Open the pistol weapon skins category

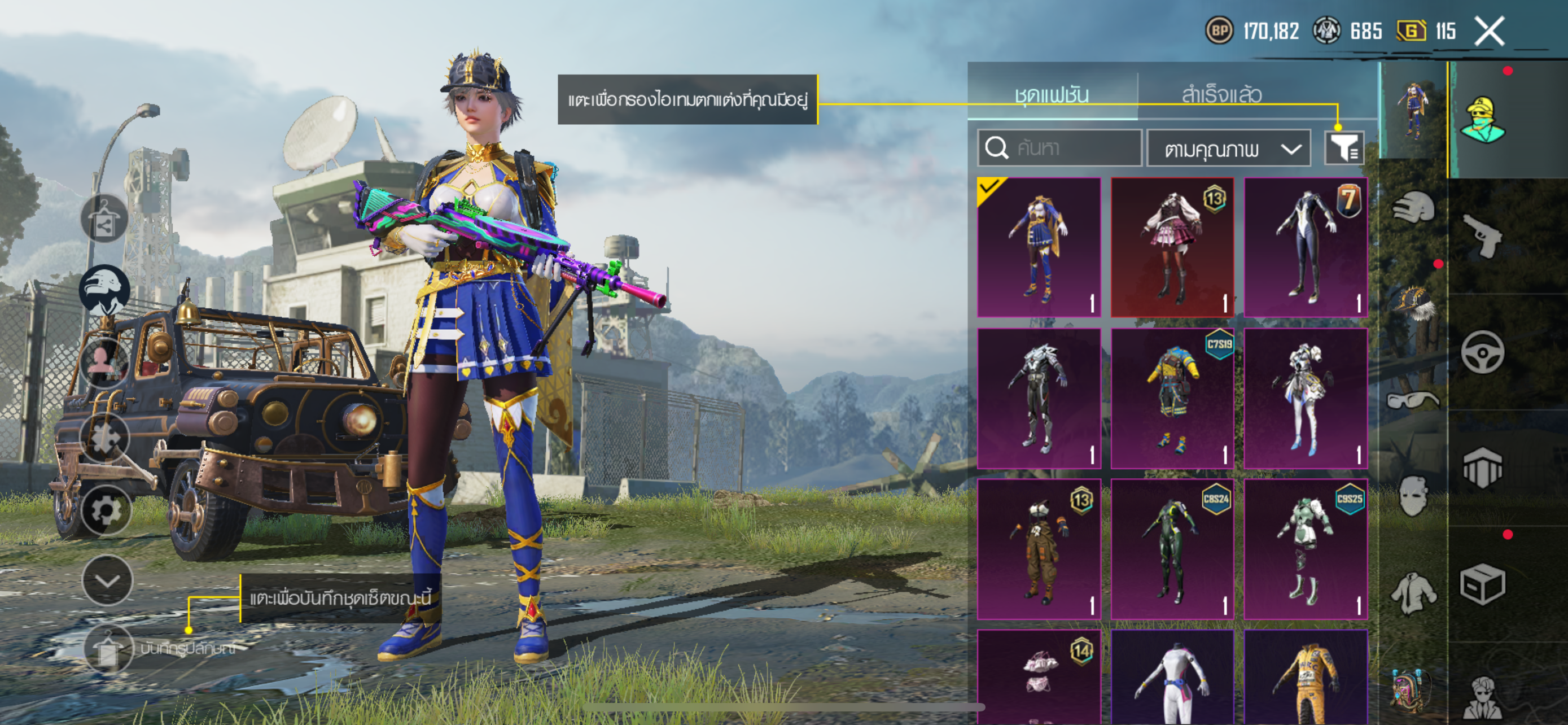pyautogui.click(x=1482, y=235)
